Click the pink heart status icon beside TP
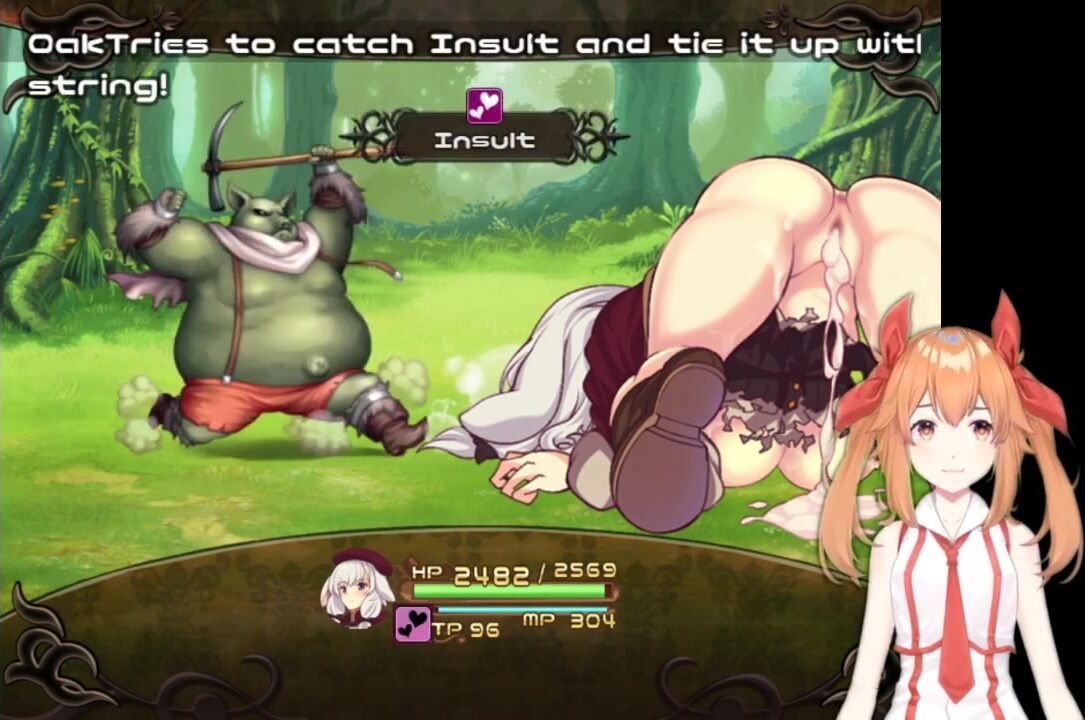The width and height of the screenshot is (1085, 720). pos(412,624)
